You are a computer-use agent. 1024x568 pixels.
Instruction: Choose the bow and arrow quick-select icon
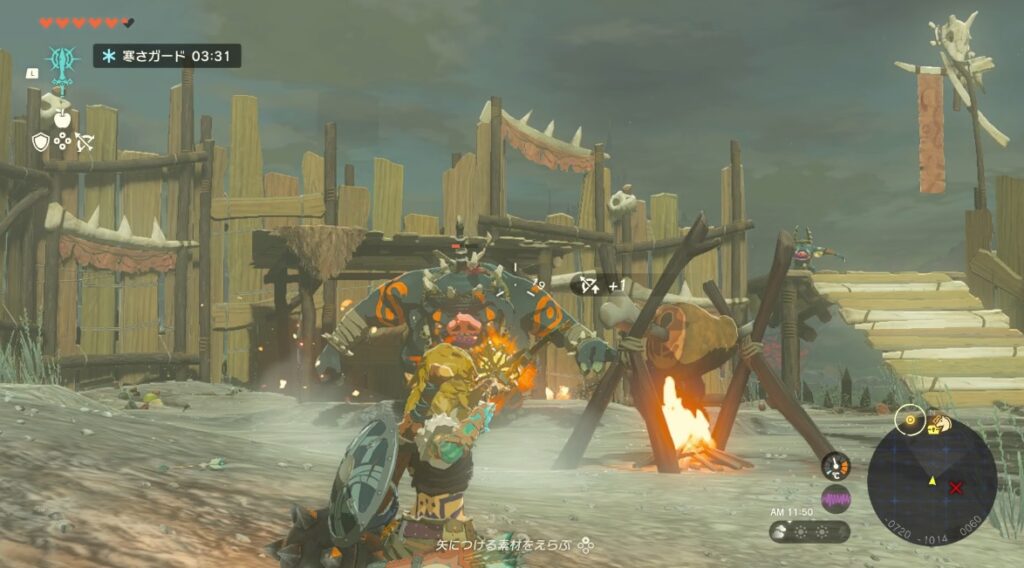pos(84,142)
